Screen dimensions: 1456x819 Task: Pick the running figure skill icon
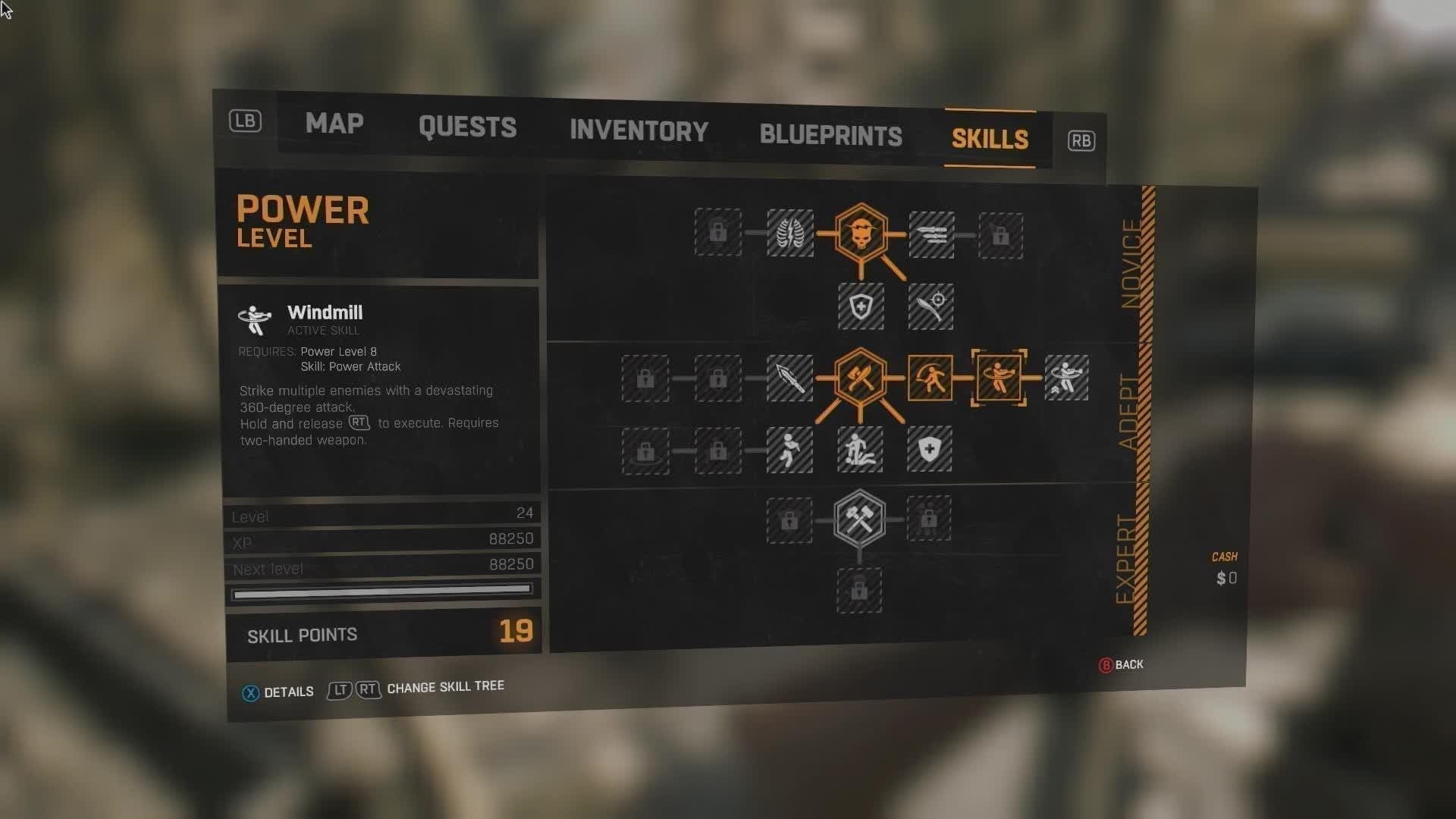(x=789, y=450)
